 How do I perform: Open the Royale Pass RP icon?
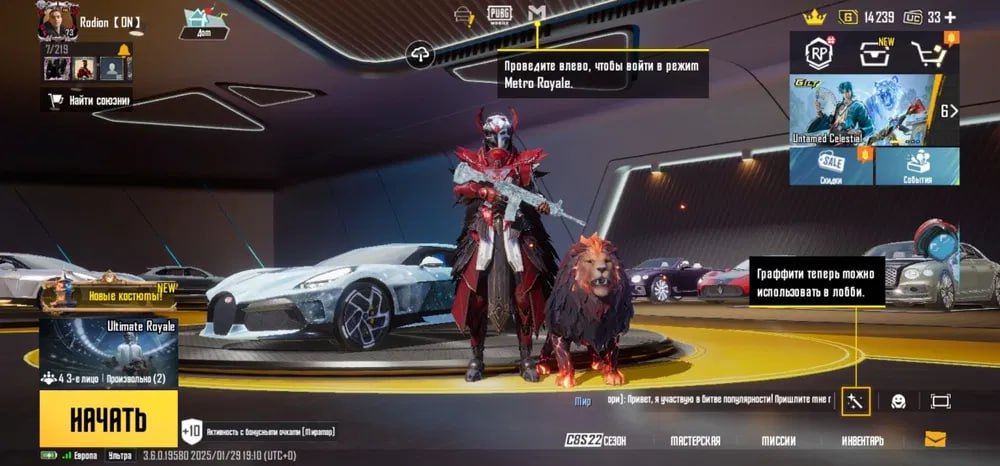pyautogui.click(x=822, y=54)
